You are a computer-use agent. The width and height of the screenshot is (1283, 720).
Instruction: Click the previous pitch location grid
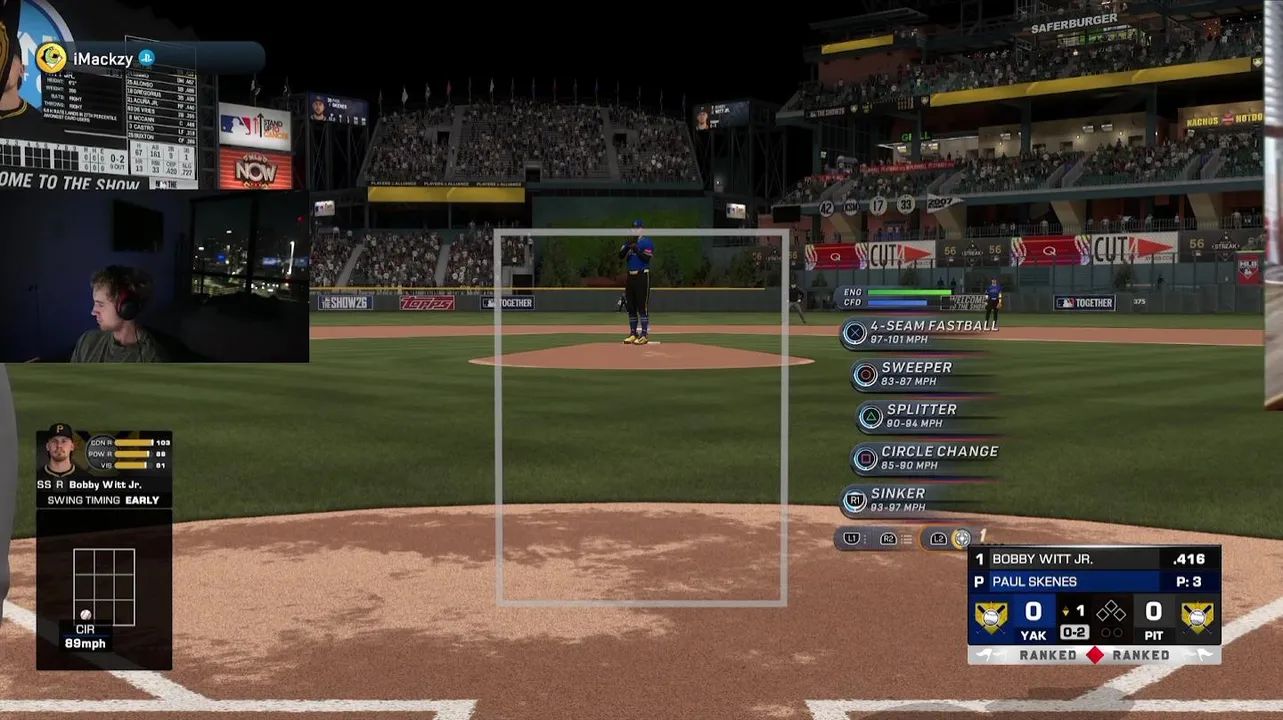coord(104,587)
